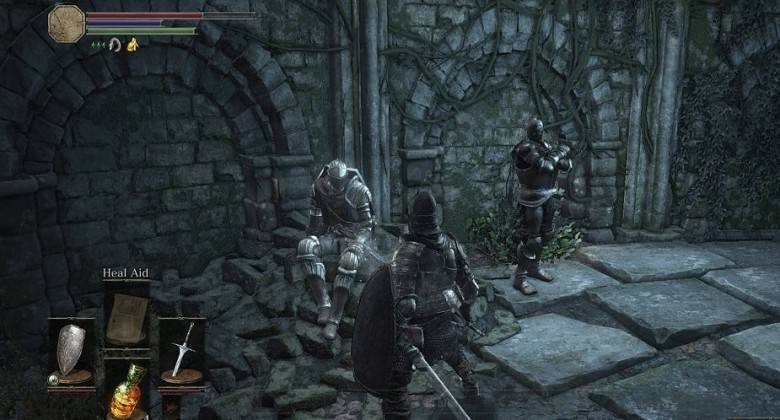Click the golden figure status icon
The height and width of the screenshot is (420, 780).
(x=130, y=44)
